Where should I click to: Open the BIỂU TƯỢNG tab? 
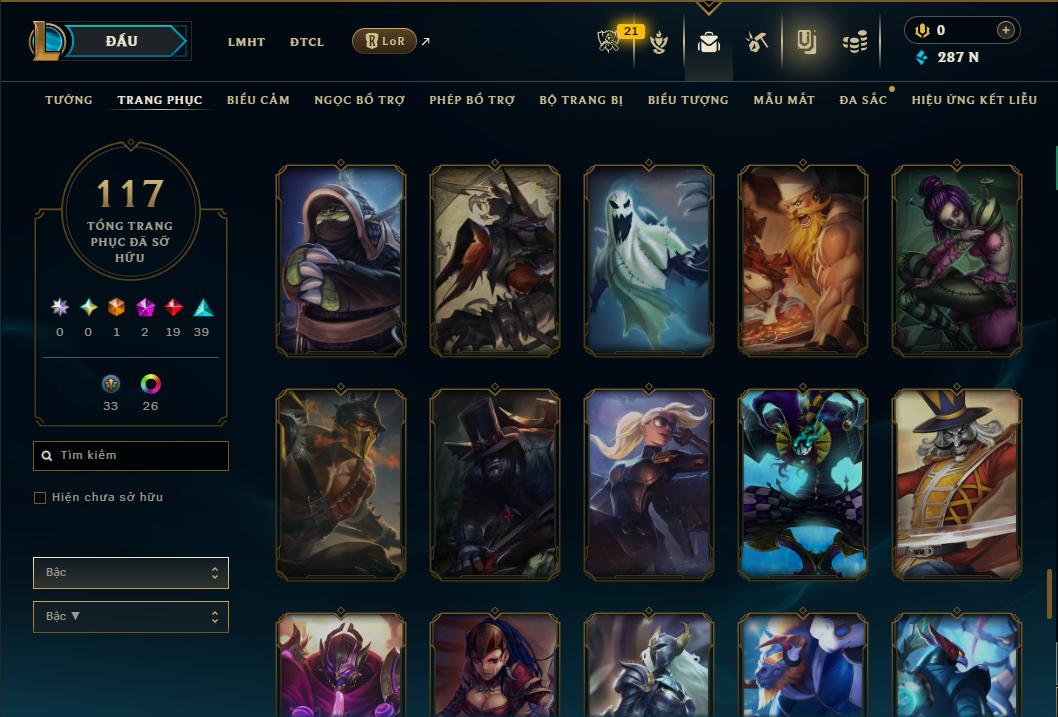(x=688, y=100)
